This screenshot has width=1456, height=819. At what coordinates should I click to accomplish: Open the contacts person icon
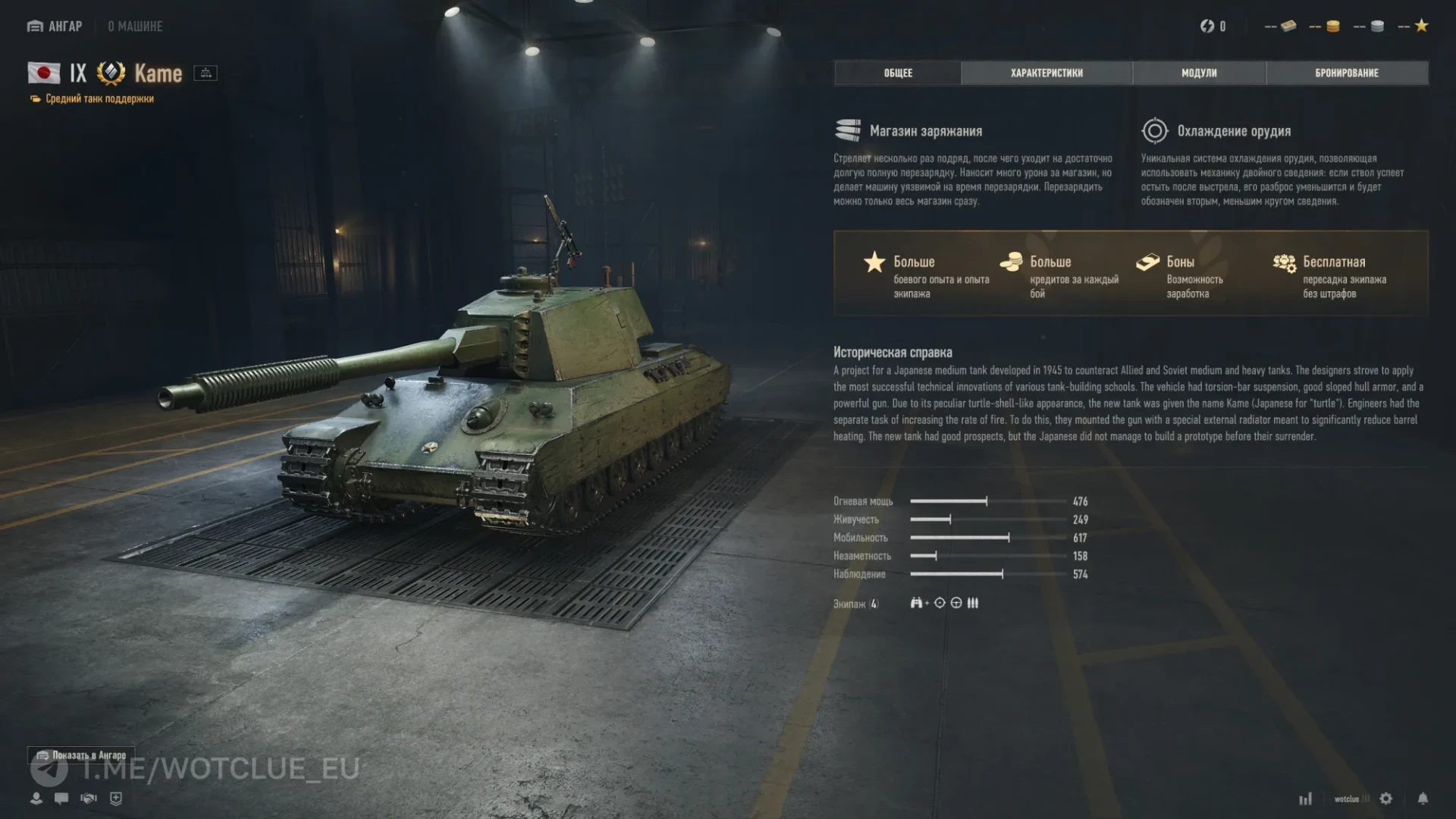click(x=36, y=799)
